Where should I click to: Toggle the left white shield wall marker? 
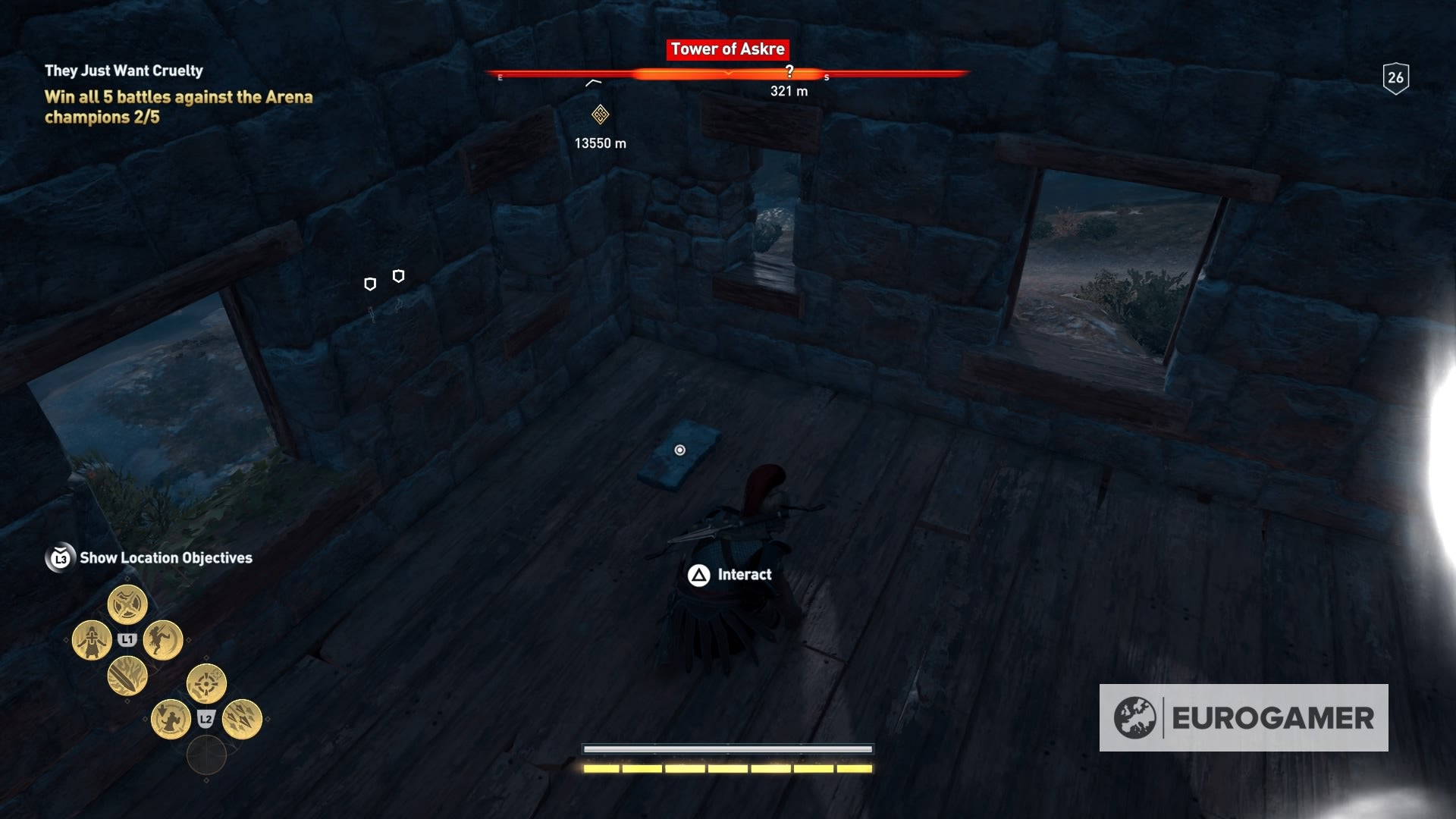pyautogui.click(x=370, y=285)
